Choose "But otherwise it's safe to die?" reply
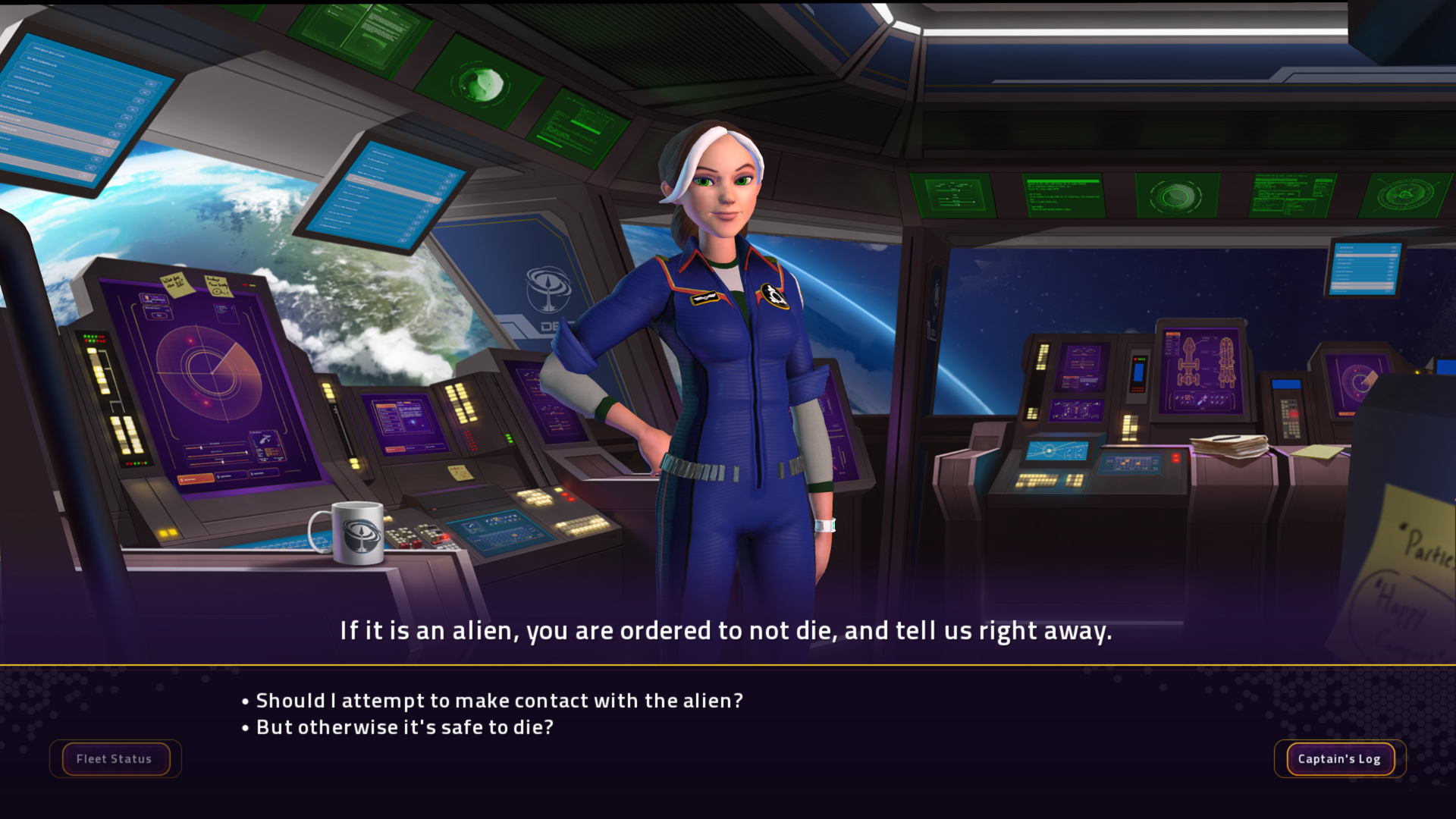Screen dimensions: 1456x819 point(404,727)
